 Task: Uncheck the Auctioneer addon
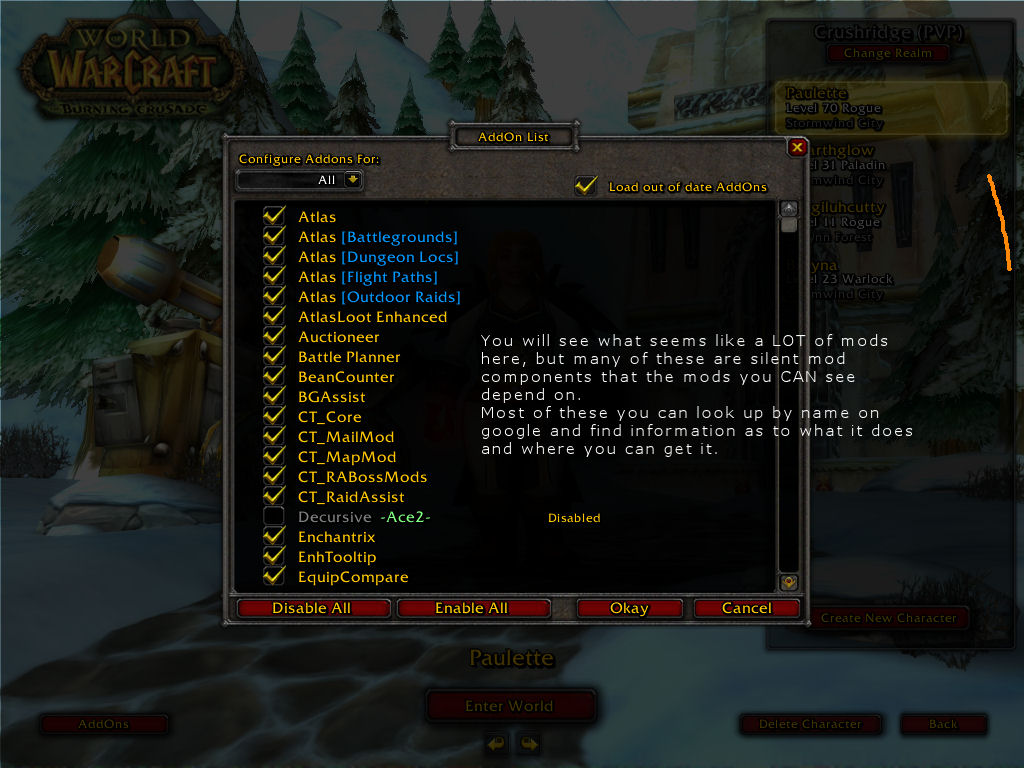[274, 337]
